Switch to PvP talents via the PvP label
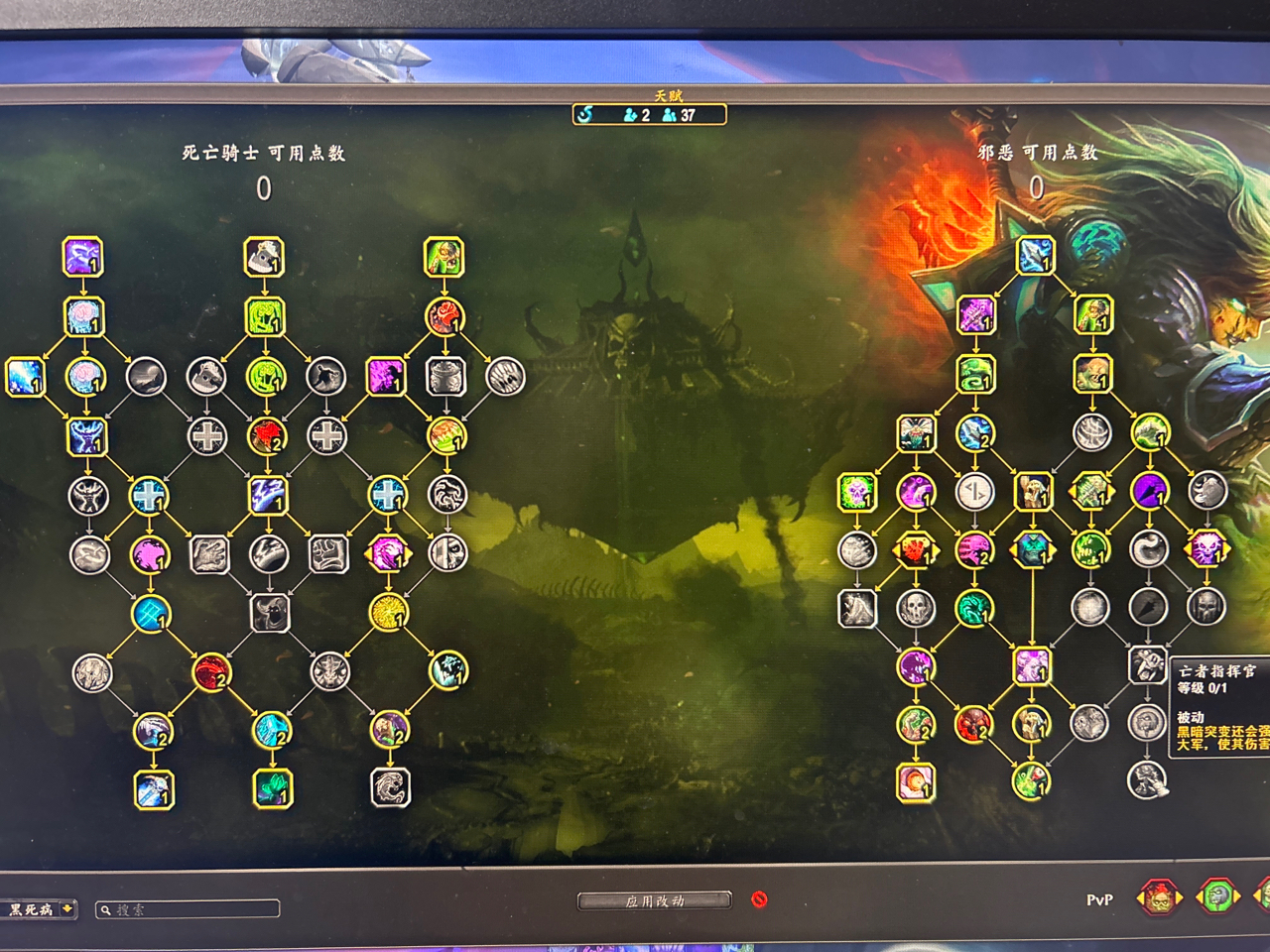Image resolution: width=1270 pixels, height=952 pixels. [1101, 898]
